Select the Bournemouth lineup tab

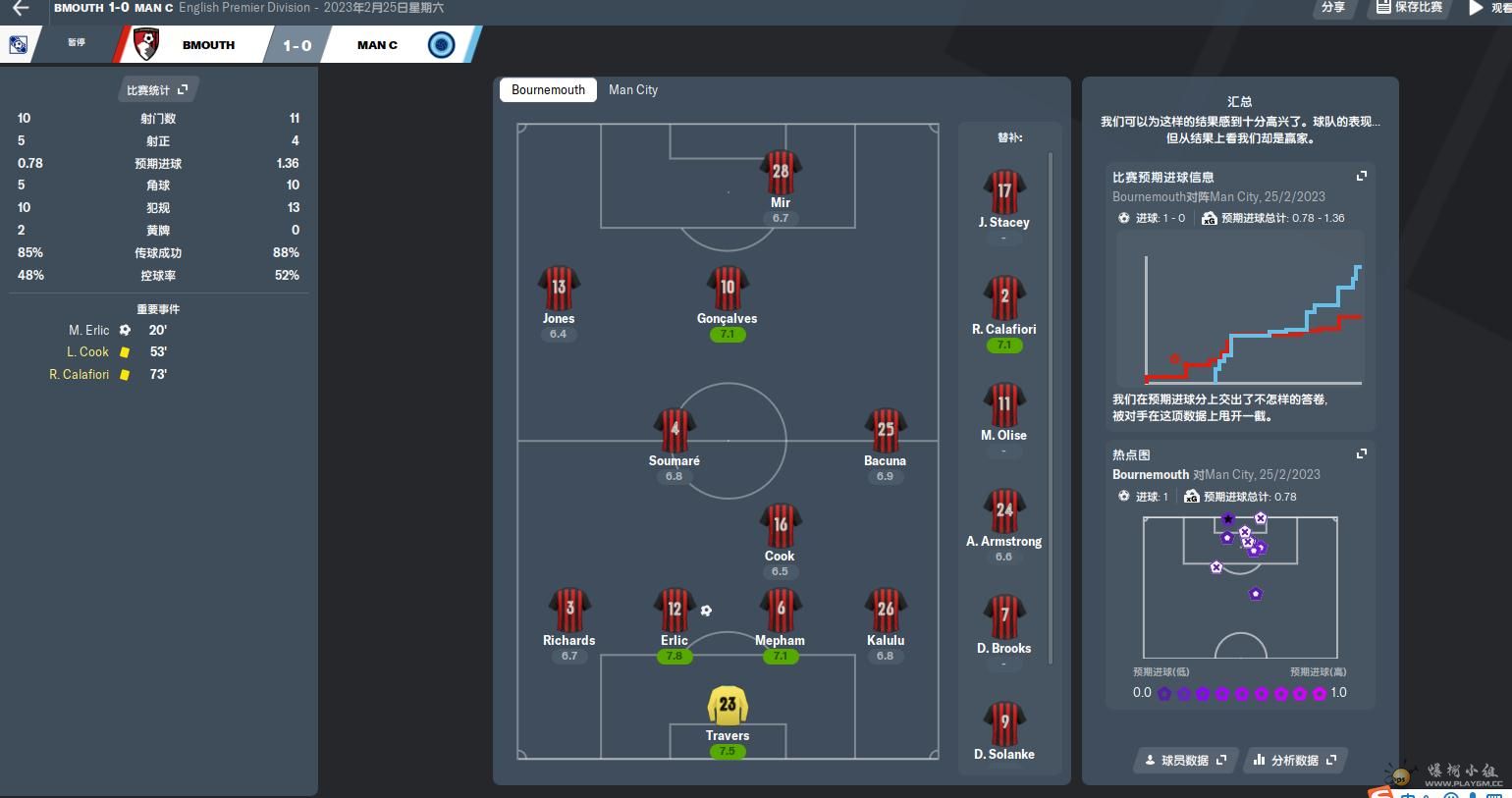click(548, 89)
